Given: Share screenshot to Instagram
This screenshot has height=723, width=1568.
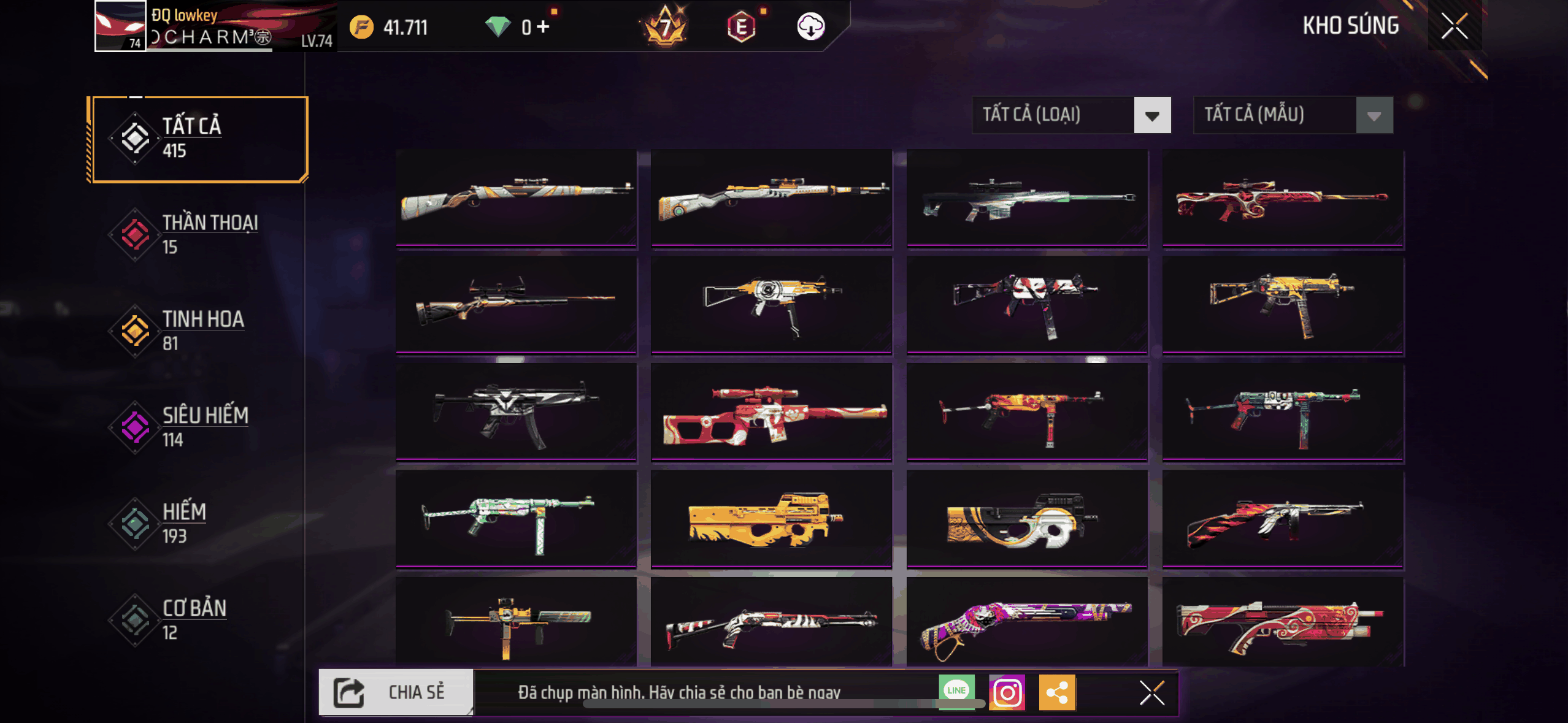Looking at the screenshot, I should (x=1007, y=693).
